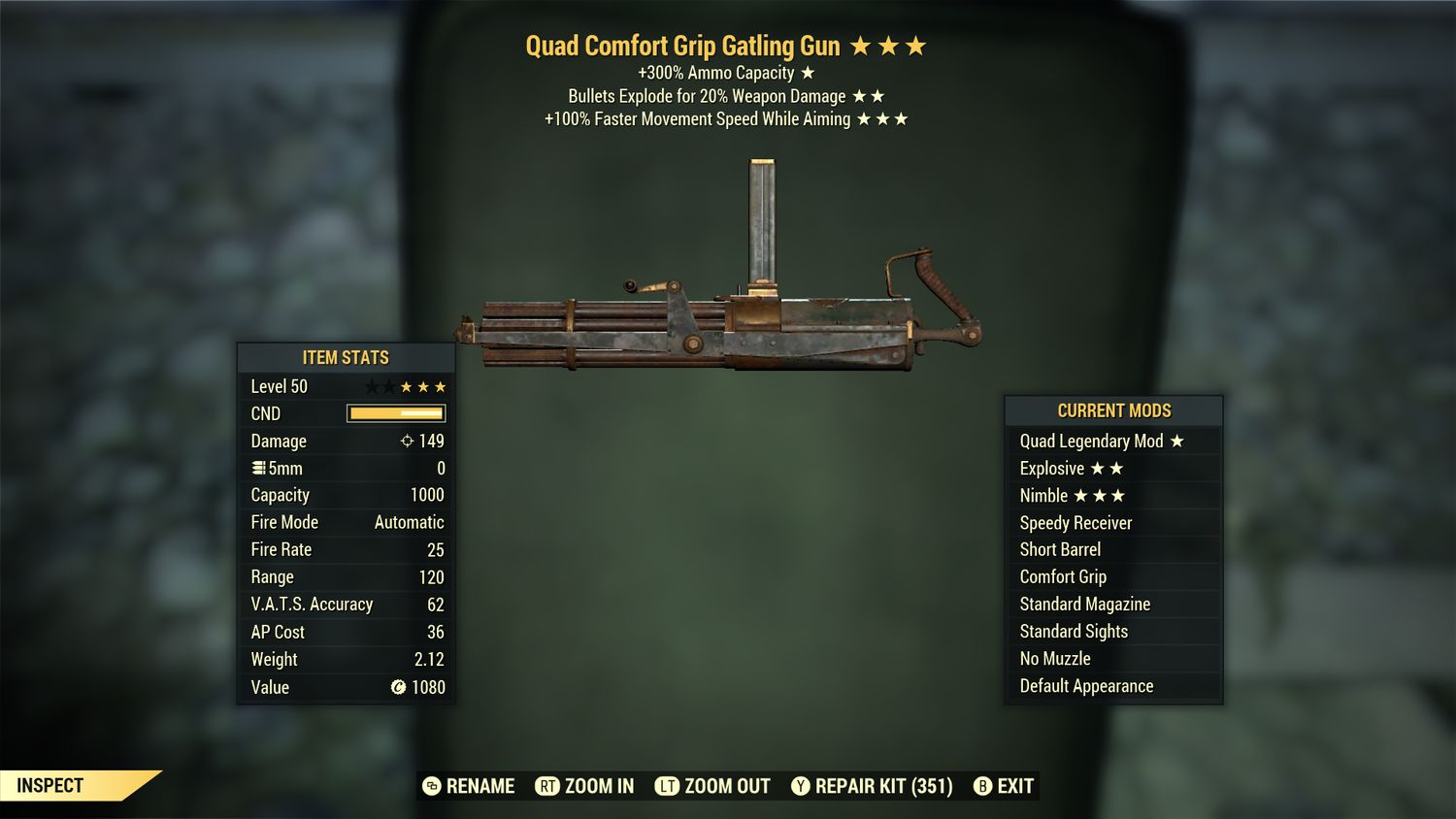Viewport: 1456px width, 819px height.
Task: Click the LT button icon beside ZOOM OUT
Action: coord(668,786)
